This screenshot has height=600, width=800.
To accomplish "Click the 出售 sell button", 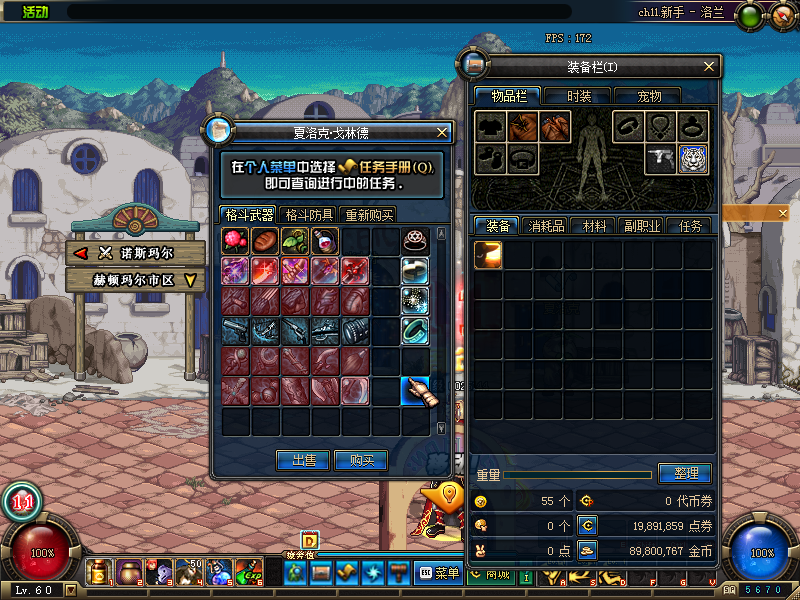I will coord(303,460).
